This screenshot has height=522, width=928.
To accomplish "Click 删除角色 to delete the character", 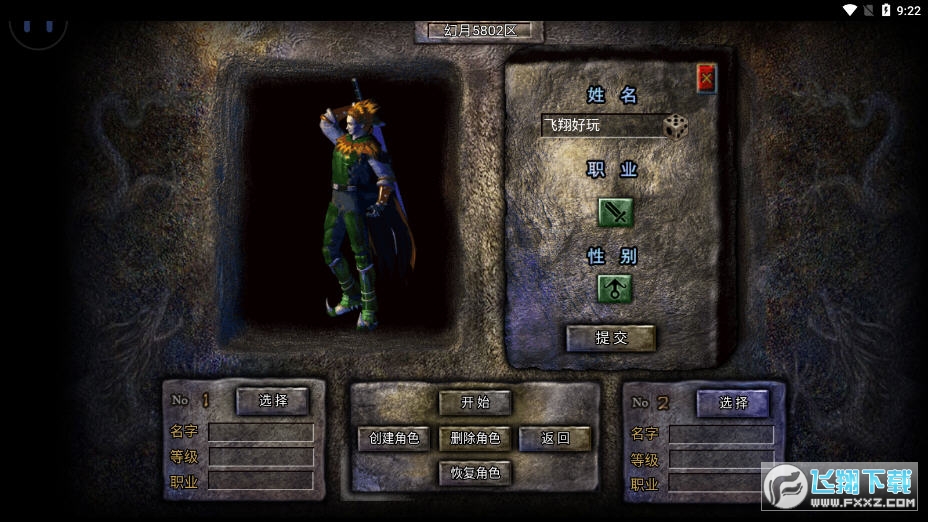I will 475,438.
